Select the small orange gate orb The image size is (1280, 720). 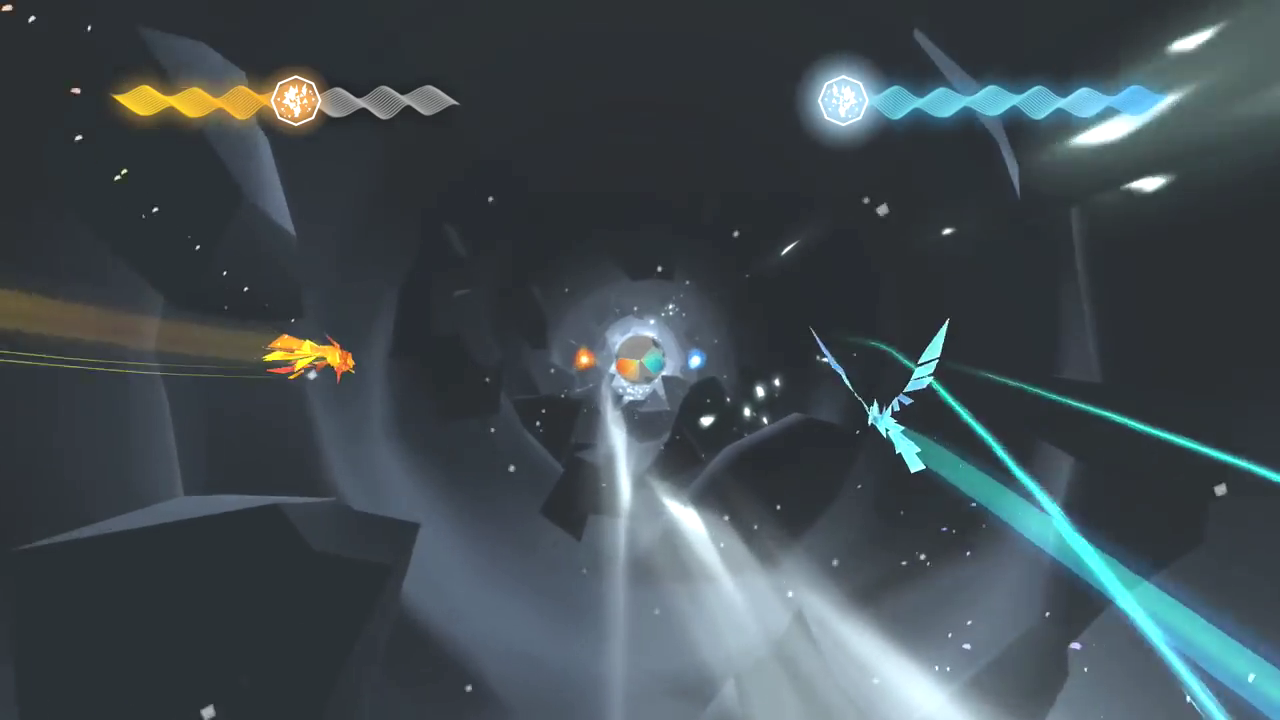[583, 356]
